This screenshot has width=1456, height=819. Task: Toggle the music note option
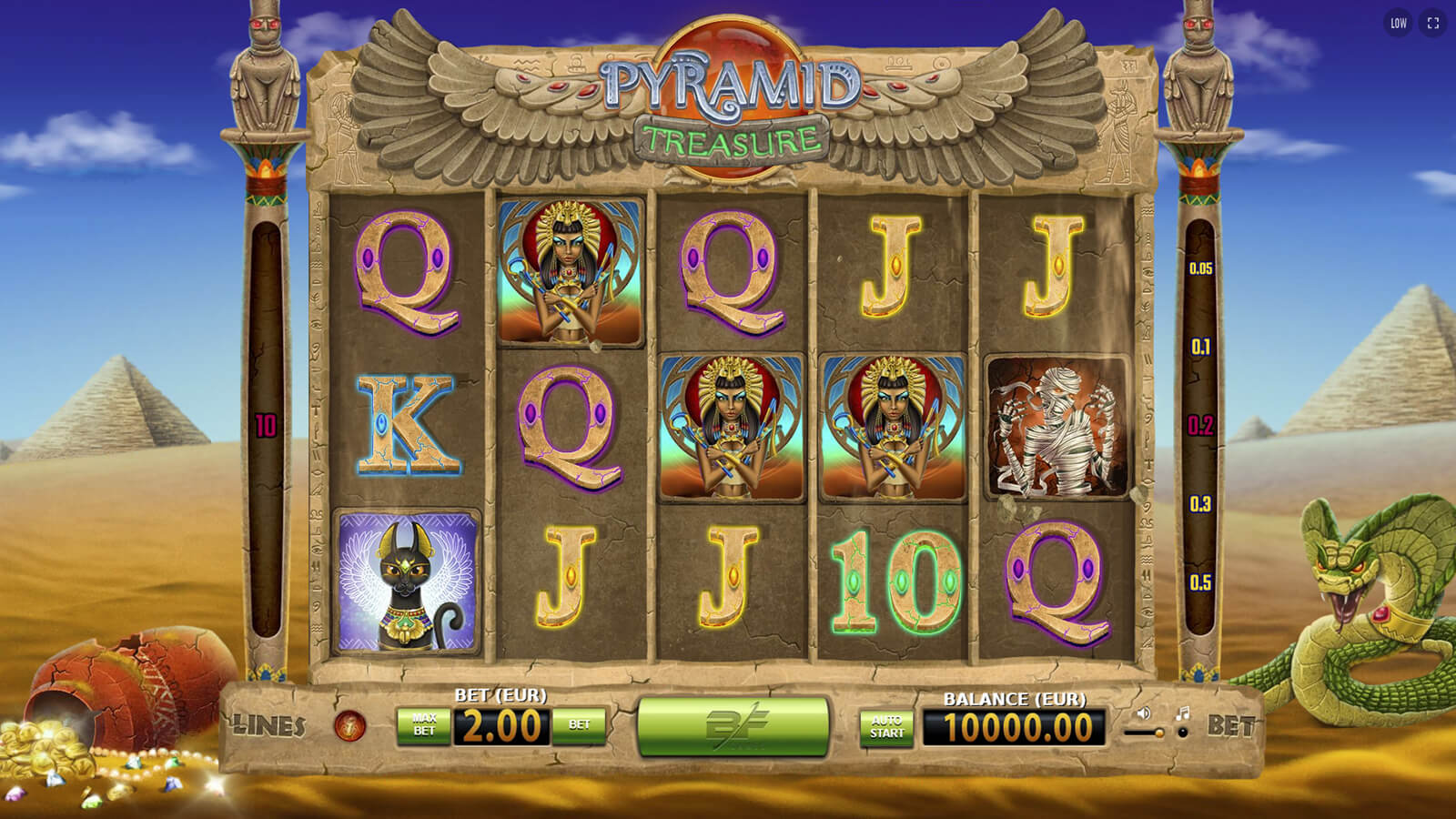pos(1182,713)
